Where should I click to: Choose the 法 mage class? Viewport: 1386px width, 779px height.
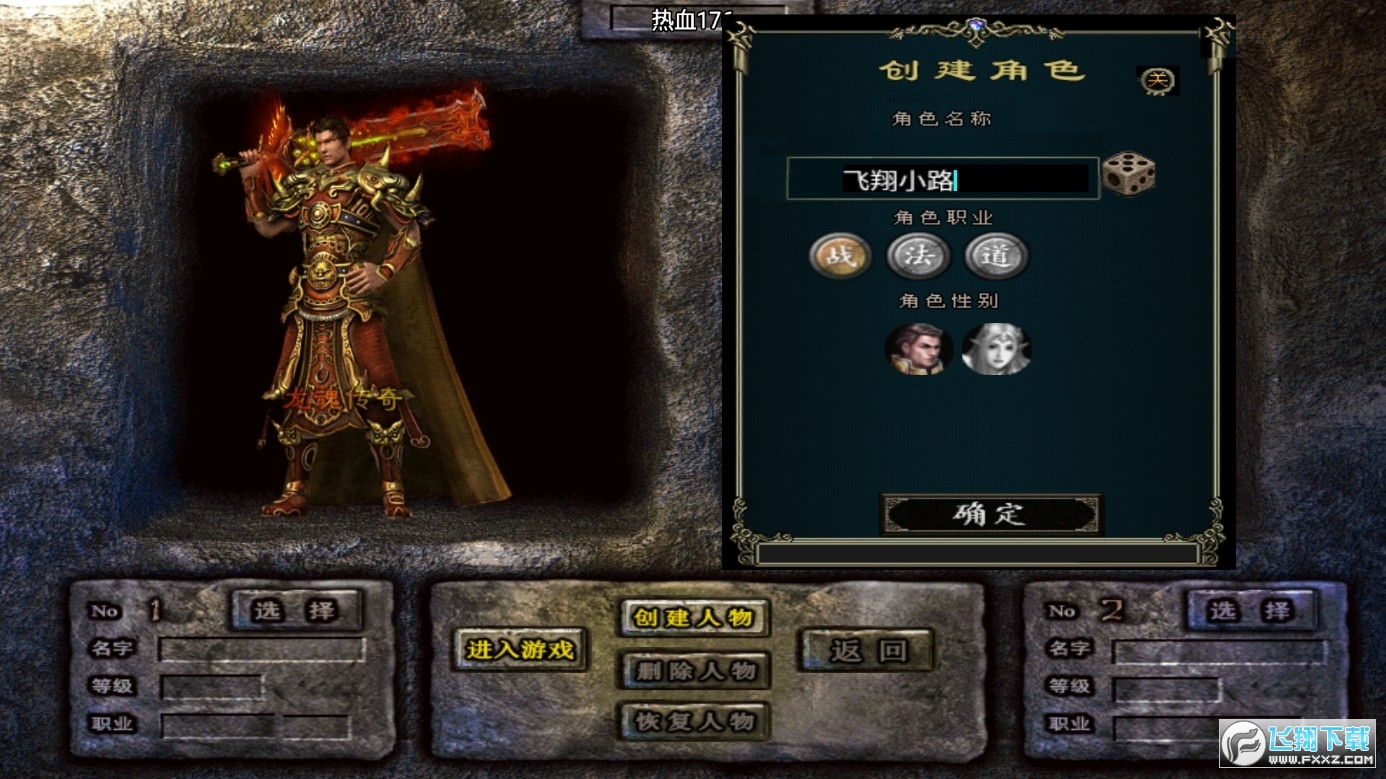click(918, 256)
